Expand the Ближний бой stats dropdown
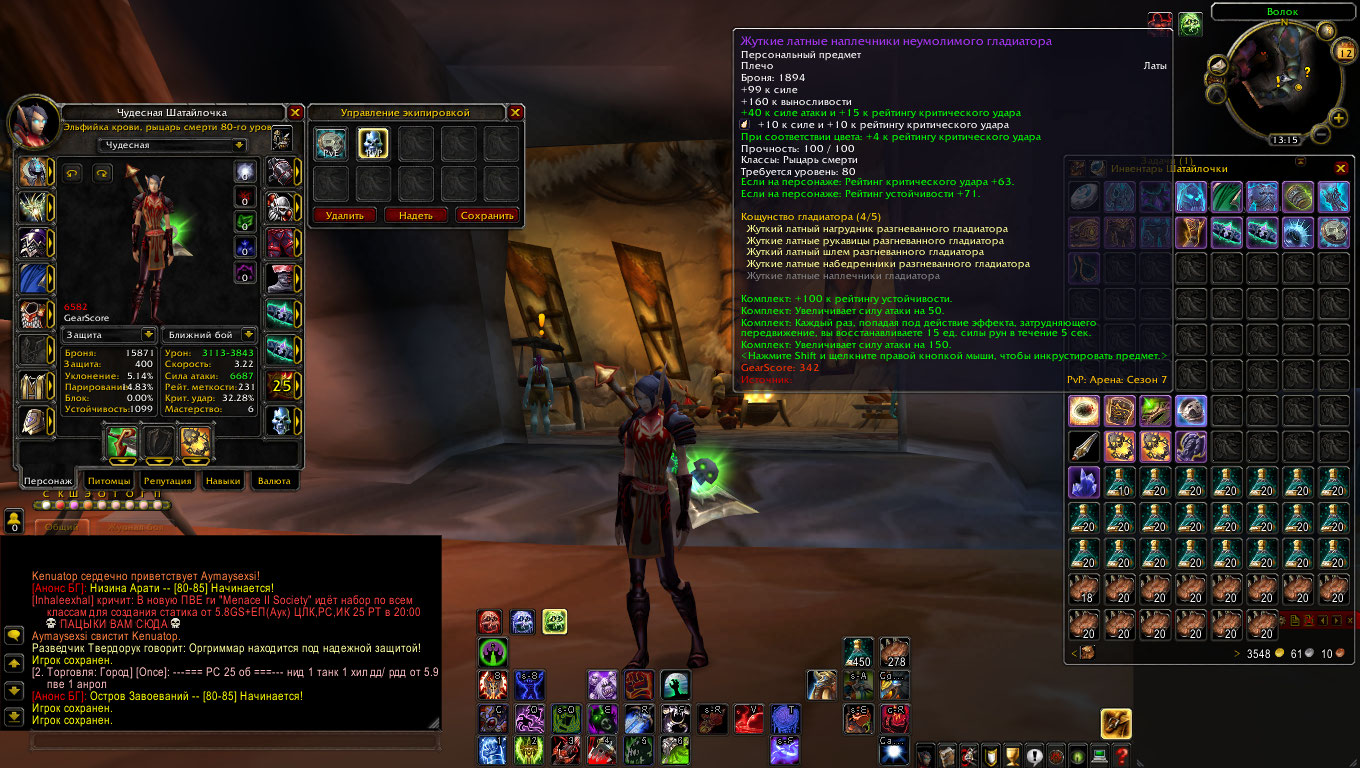The width and height of the screenshot is (1360, 768). tap(249, 335)
